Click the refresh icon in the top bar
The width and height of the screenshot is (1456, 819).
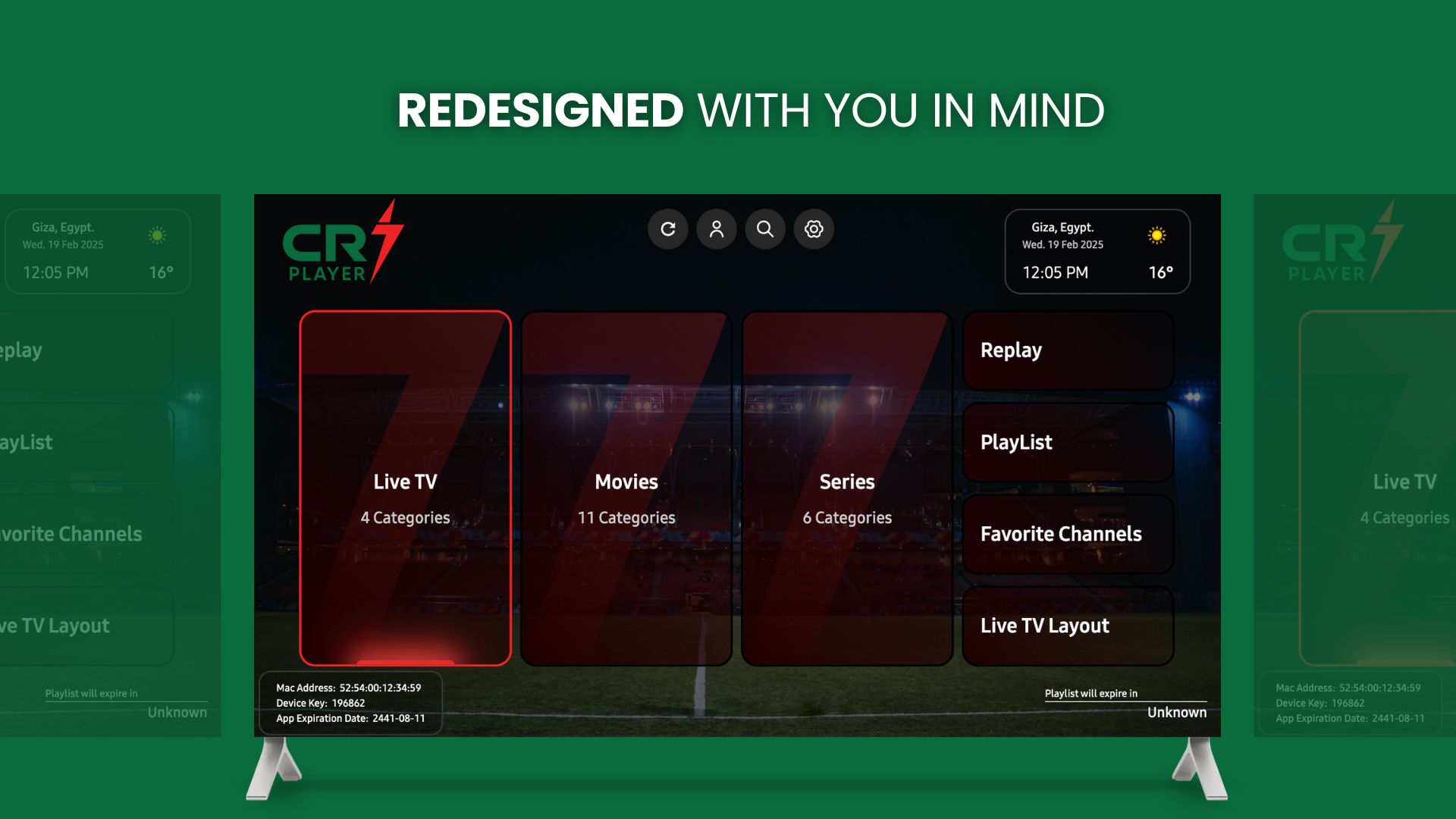pyautogui.click(x=668, y=229)
